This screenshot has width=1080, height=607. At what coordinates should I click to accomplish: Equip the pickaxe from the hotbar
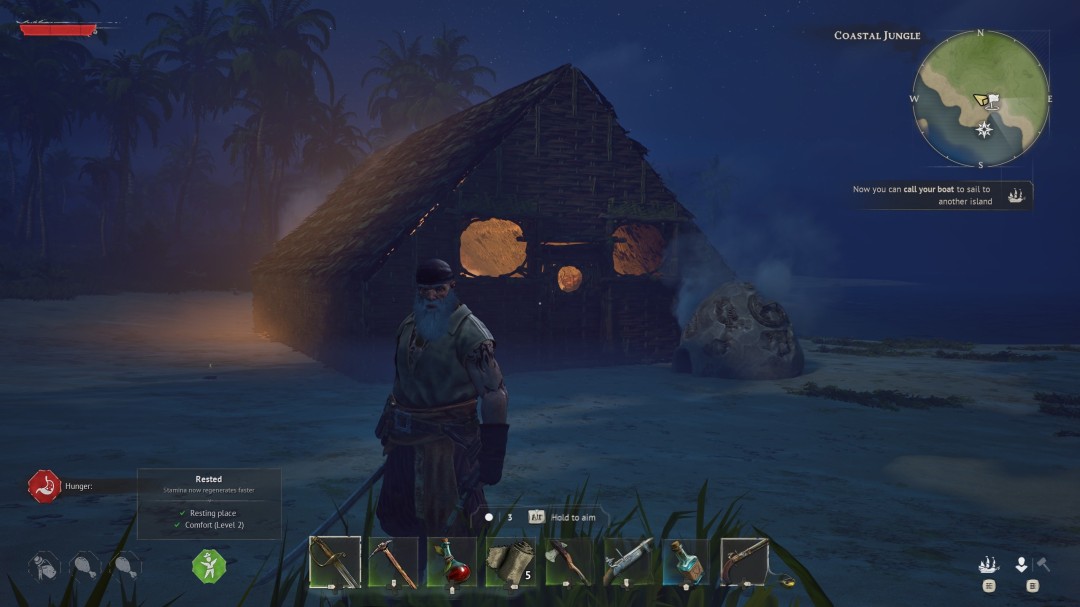pyautogui.click(x=393, y=562)
